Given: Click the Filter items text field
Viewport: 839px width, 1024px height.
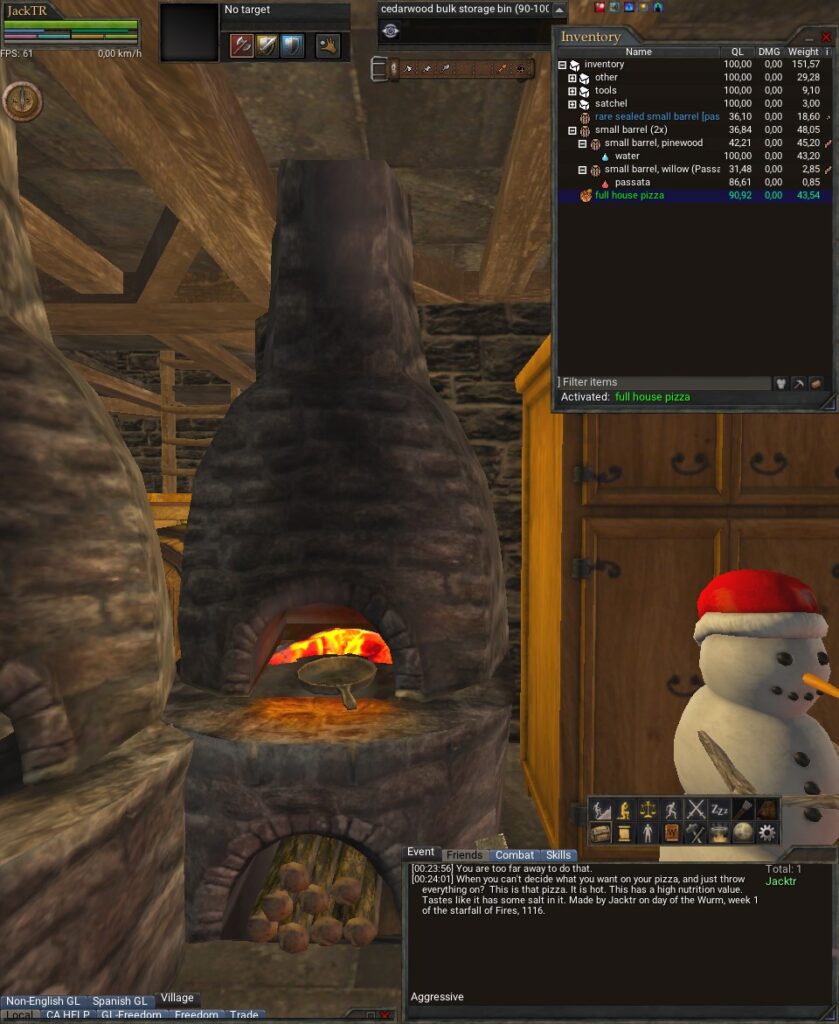Looking at the screenshot, I should pyautogui.click(x=663, y=382).
